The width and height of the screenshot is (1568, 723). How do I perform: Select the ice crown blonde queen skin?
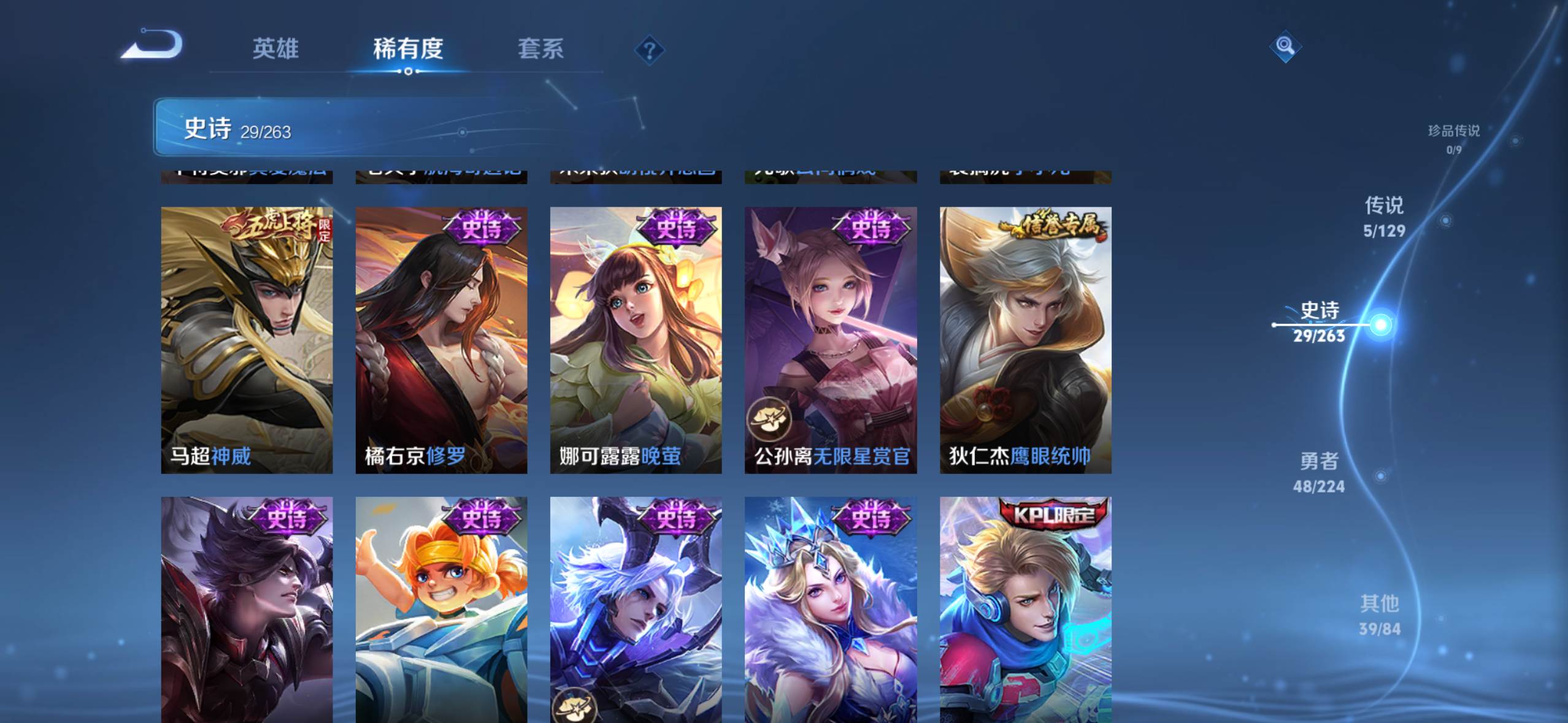[x=831, y=610]
